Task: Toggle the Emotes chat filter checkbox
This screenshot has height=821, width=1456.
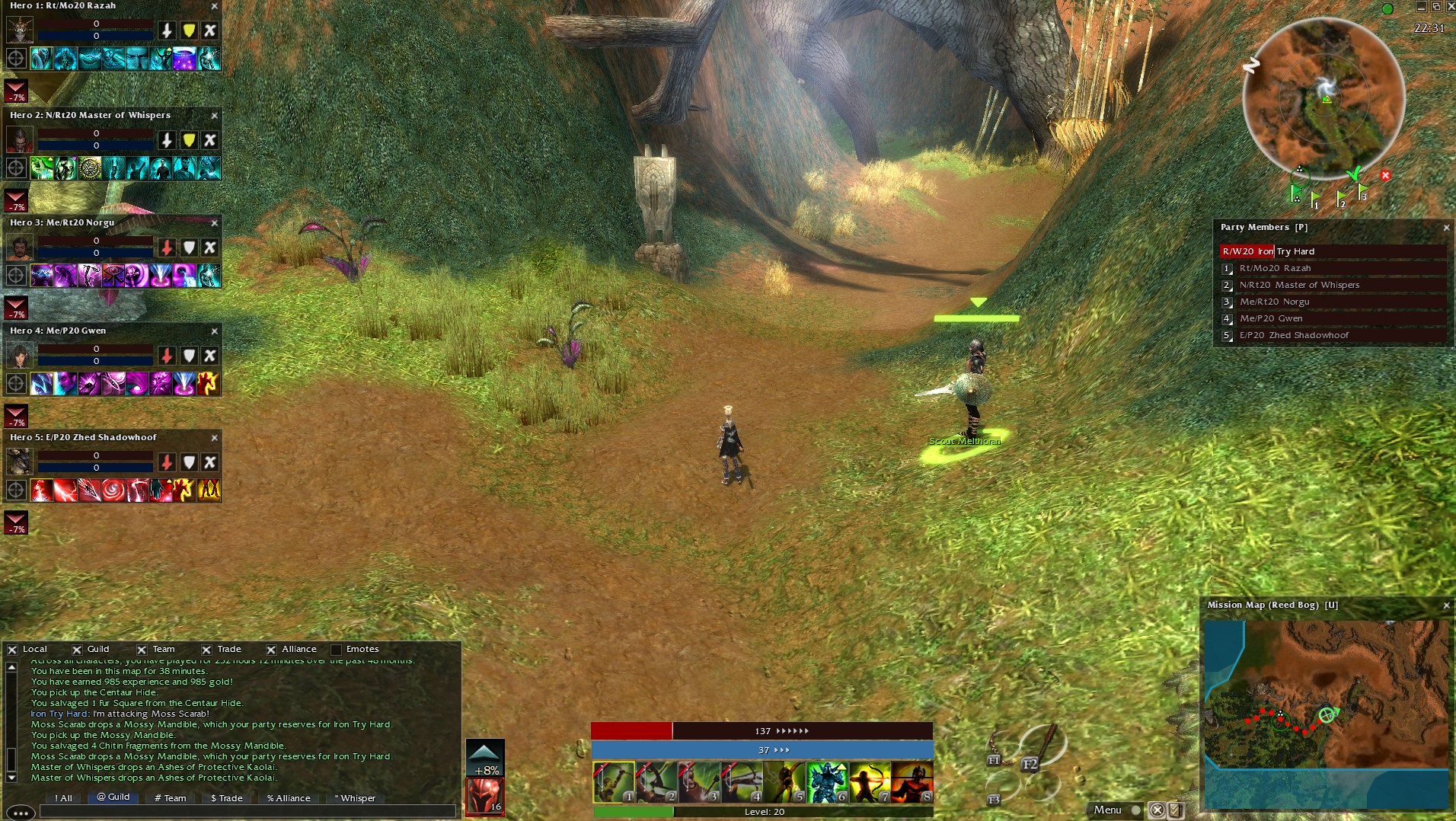Action: (336, 650)
